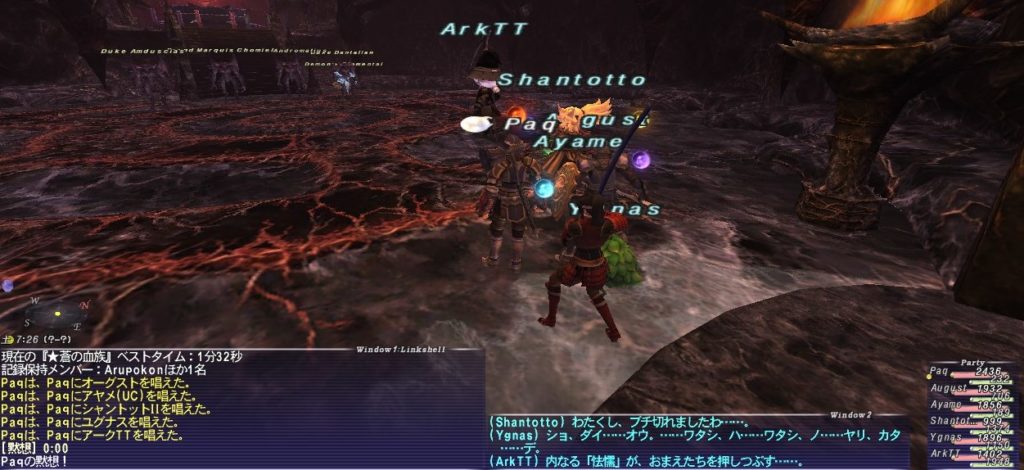Focus the Window2 chat log
This screenshot has width=1024, height=470.
pyautogui.click(x=697, y=442)
